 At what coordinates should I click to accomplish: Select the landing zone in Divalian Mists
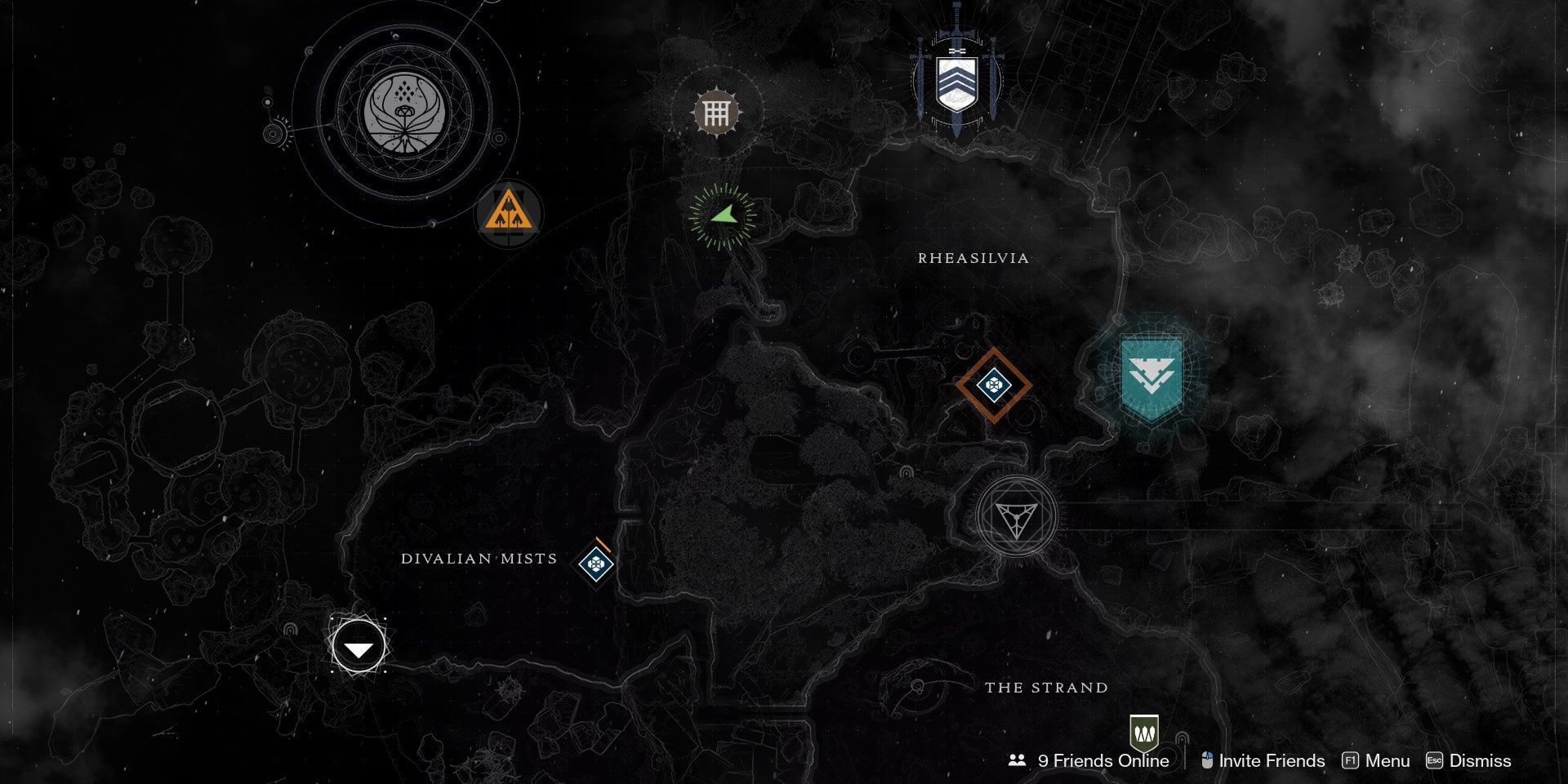tap(357, 645)
